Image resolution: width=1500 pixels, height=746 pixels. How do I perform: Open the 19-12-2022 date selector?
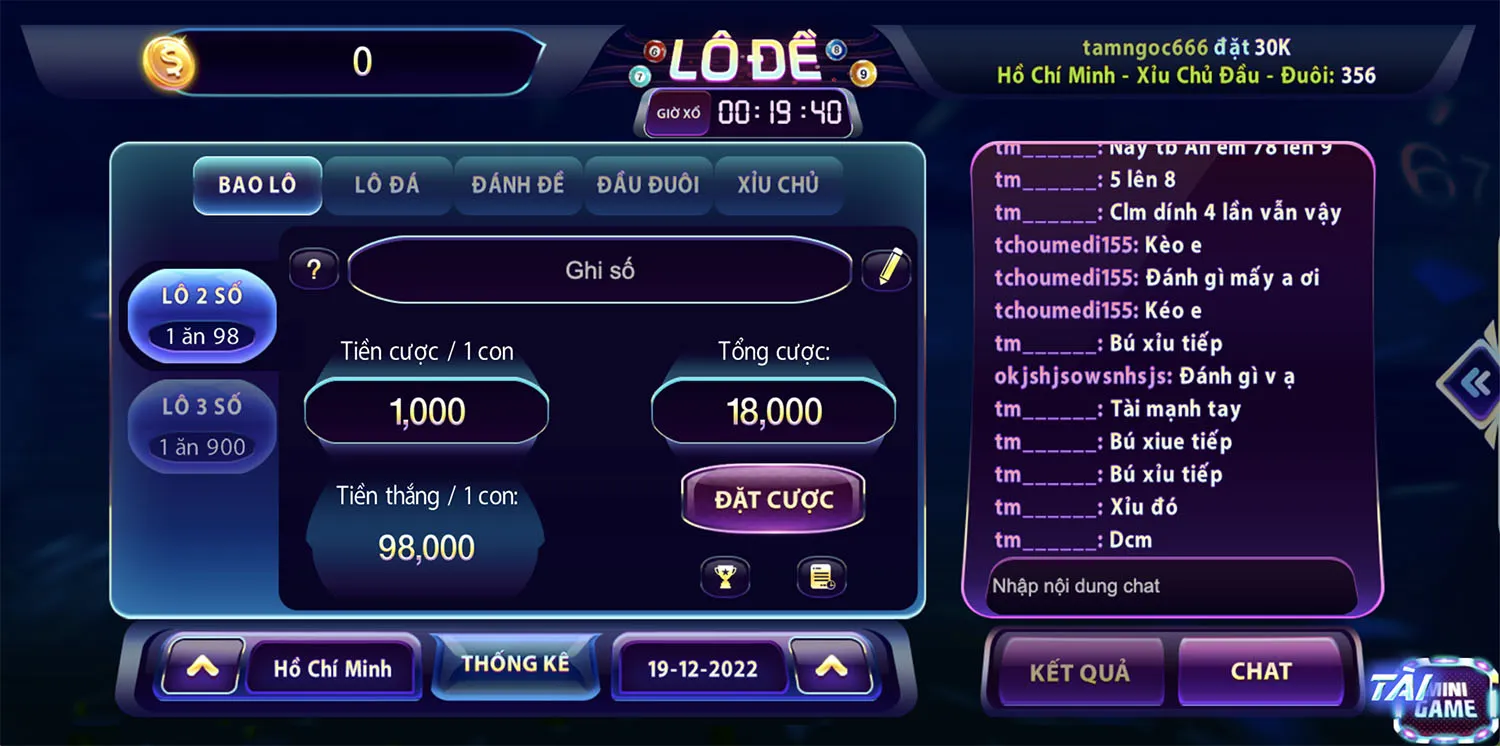[x=703, y=669]
